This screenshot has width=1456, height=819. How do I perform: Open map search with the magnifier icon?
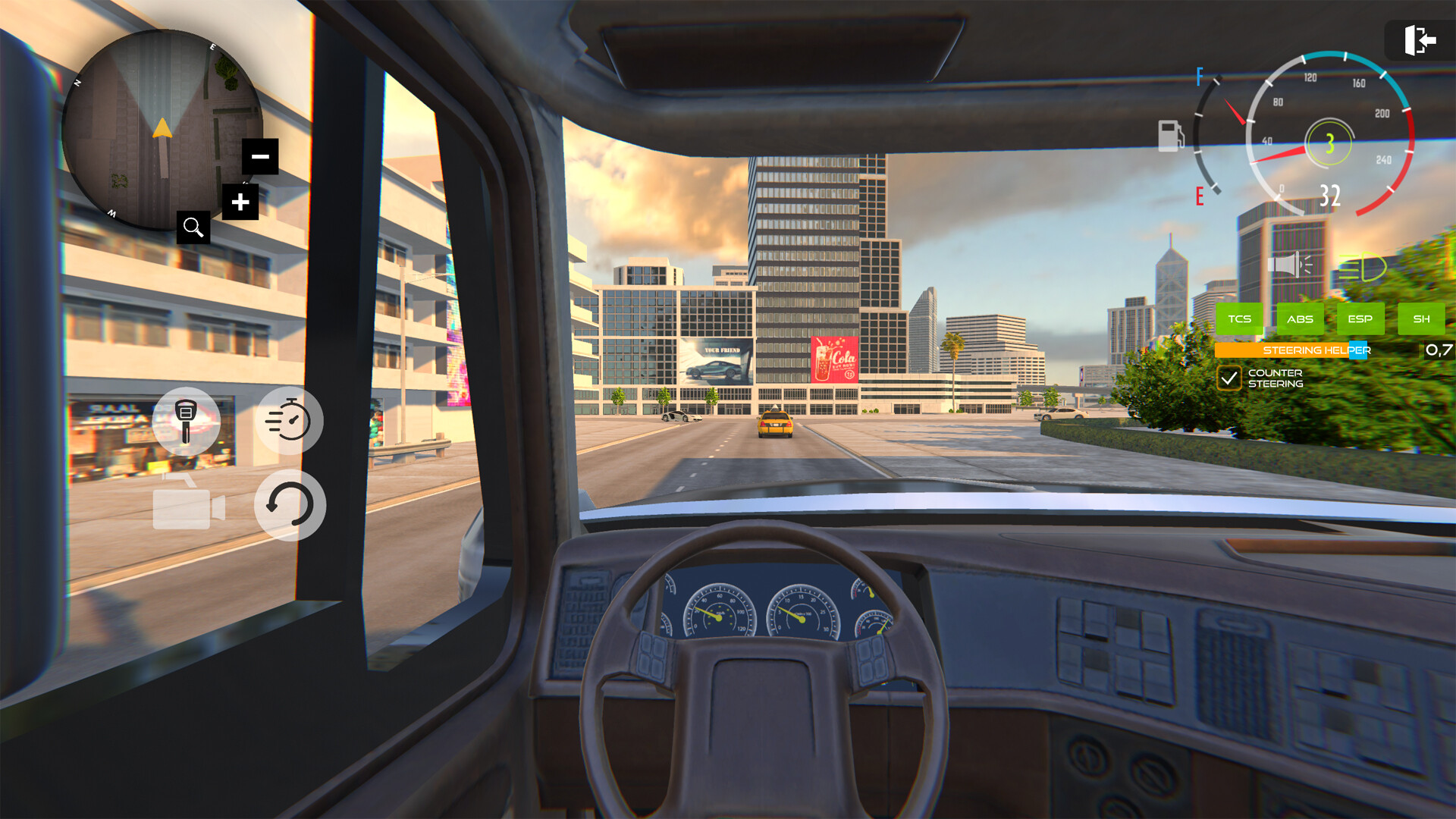[x=194, y=227]
